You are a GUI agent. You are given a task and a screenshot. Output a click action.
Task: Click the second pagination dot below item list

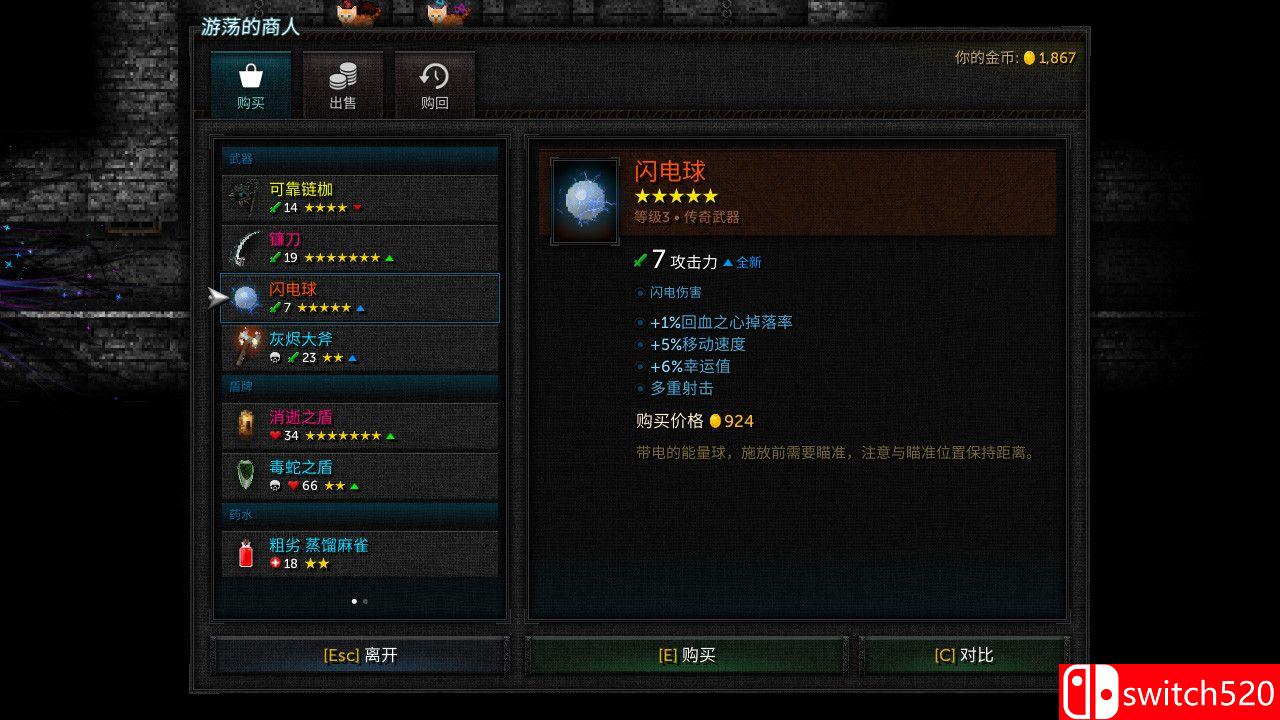point(366,600)
